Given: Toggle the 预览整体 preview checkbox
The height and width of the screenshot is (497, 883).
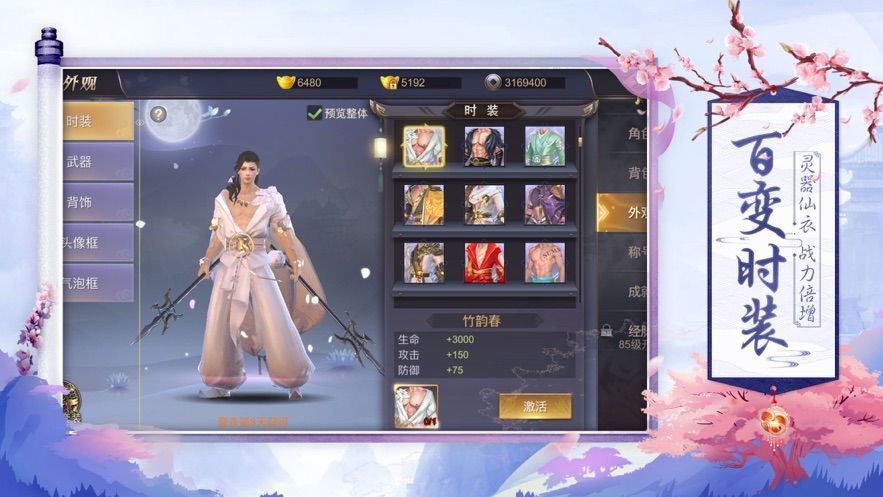Looking at the screenshot, I should [315, 113].
